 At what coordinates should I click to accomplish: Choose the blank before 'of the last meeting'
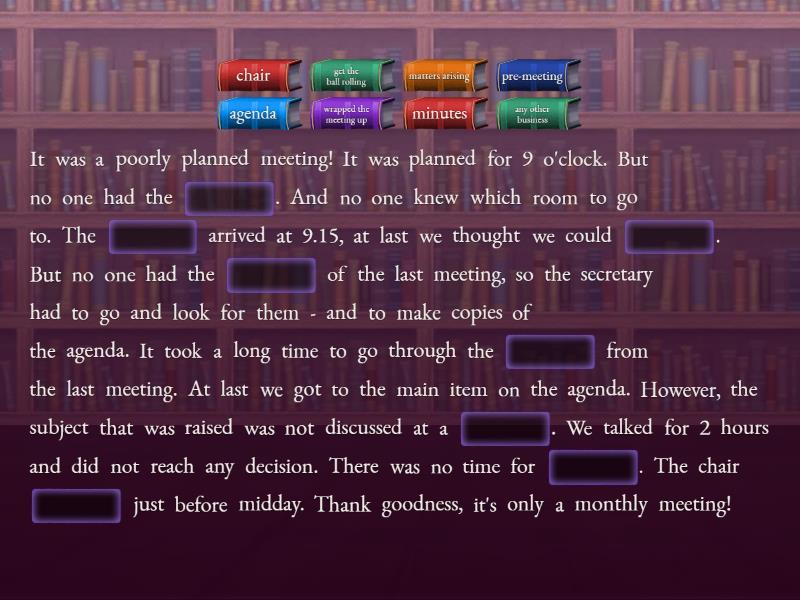tap(271, 275)
